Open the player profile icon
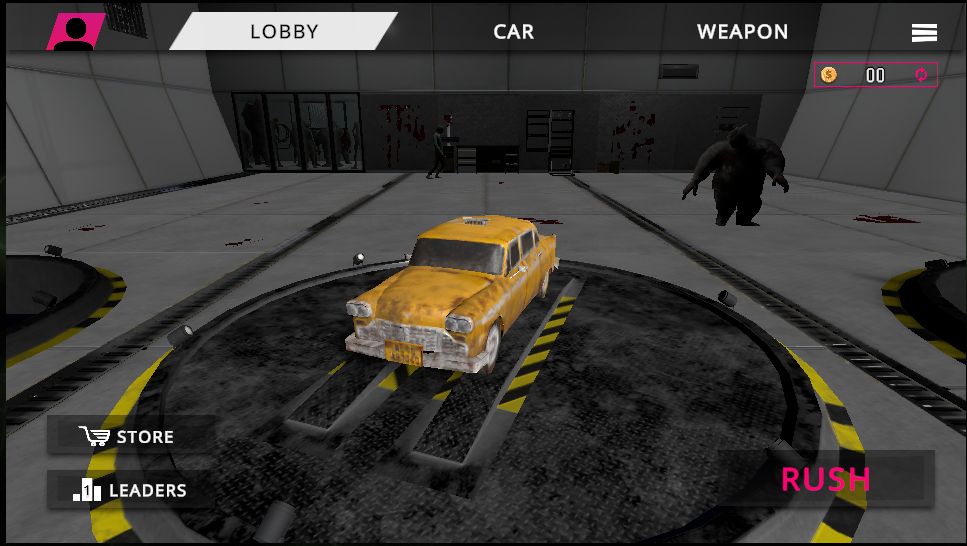 pos(74,32)
